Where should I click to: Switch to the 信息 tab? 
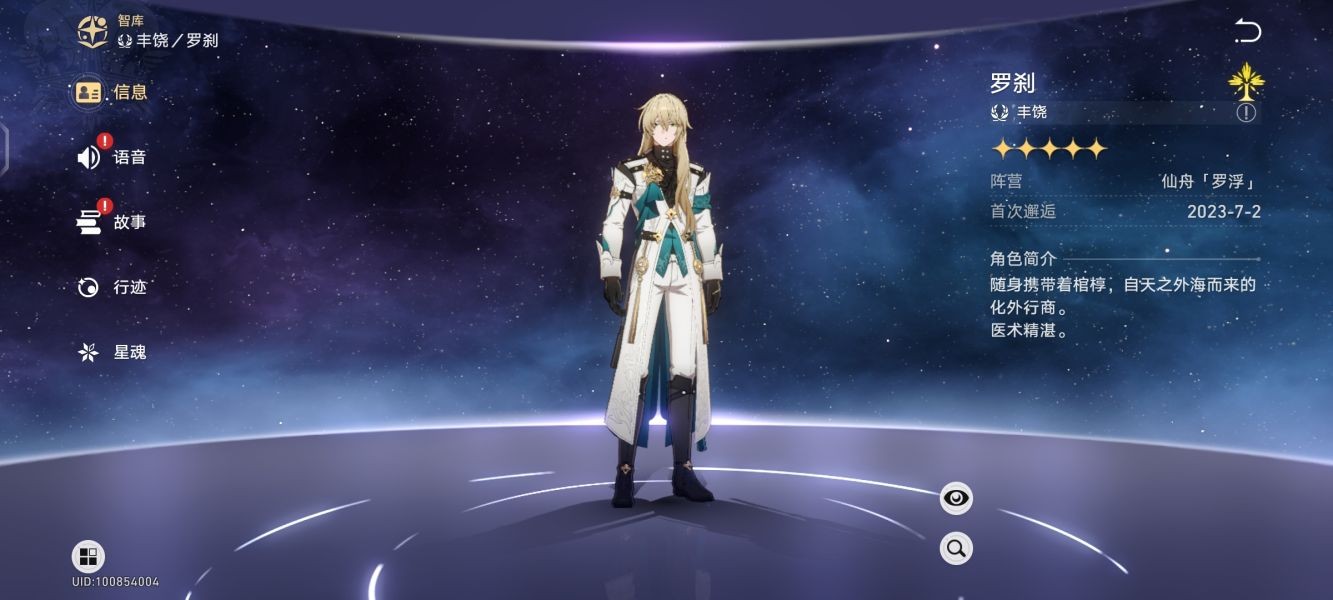click(112, 92)
